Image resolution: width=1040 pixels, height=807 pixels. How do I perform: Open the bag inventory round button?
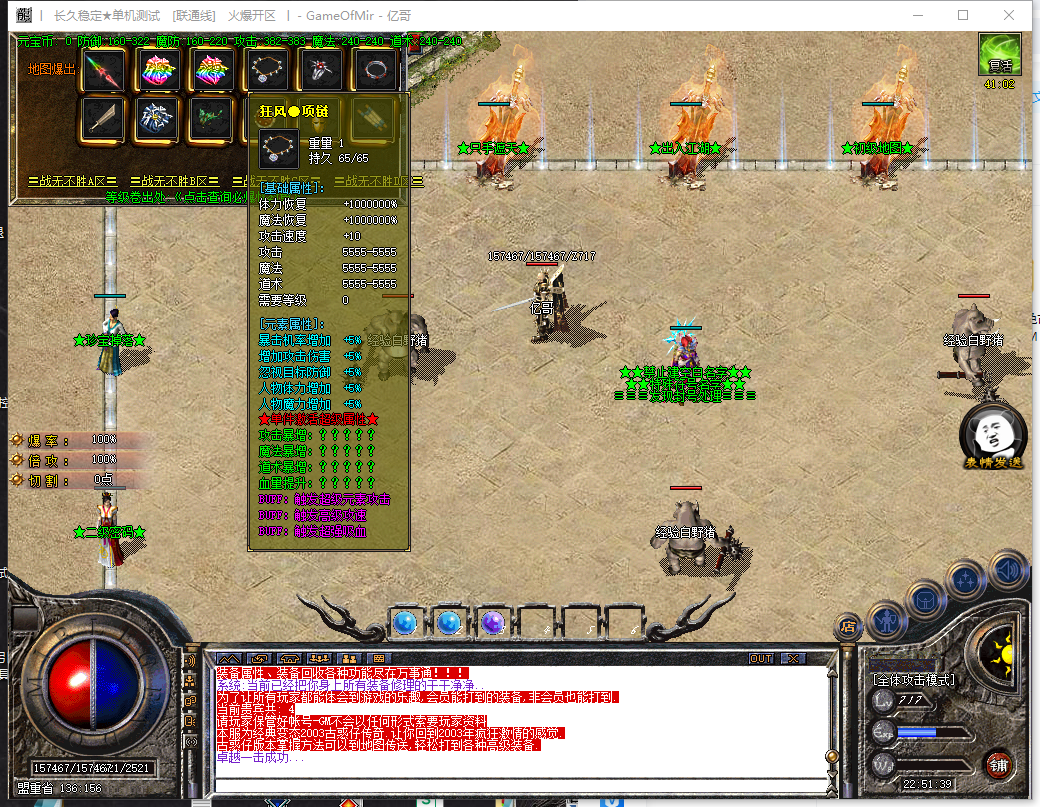925,599
